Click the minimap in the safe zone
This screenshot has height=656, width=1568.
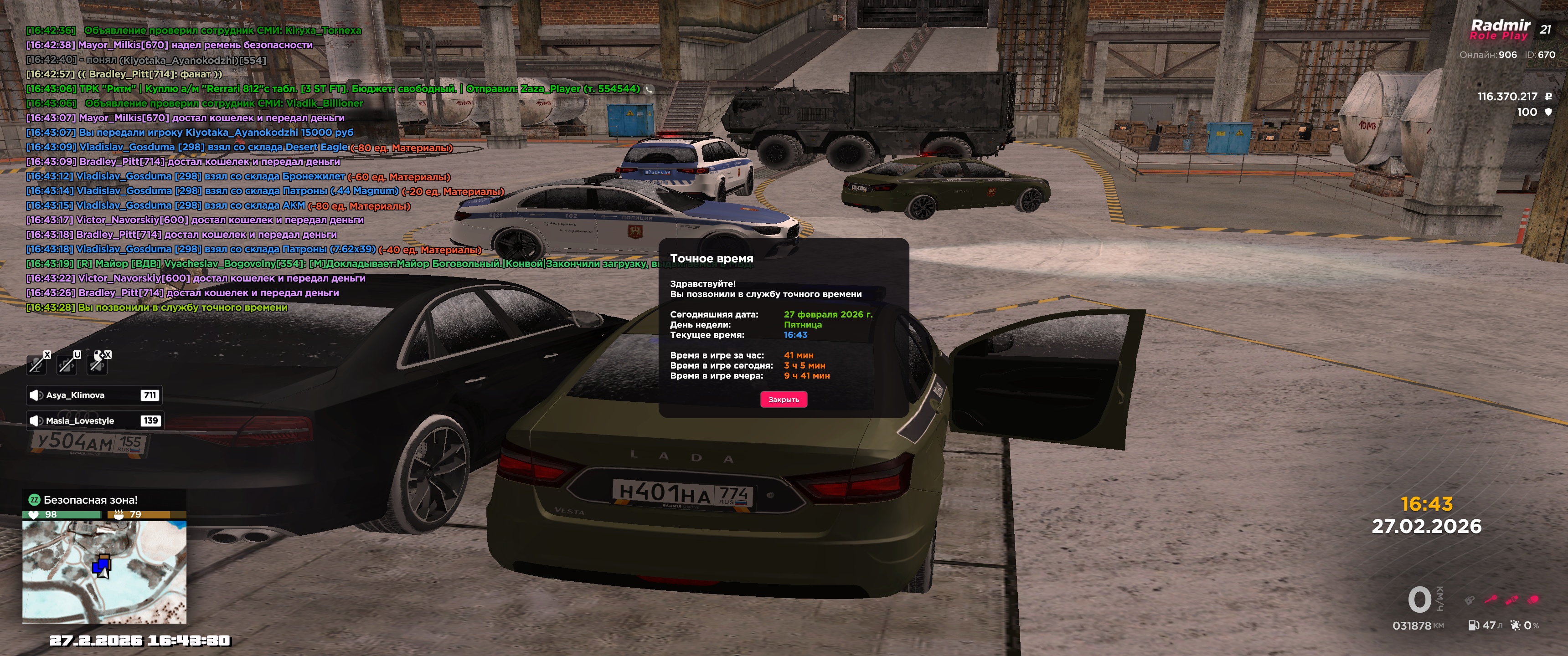pos(104,571)
